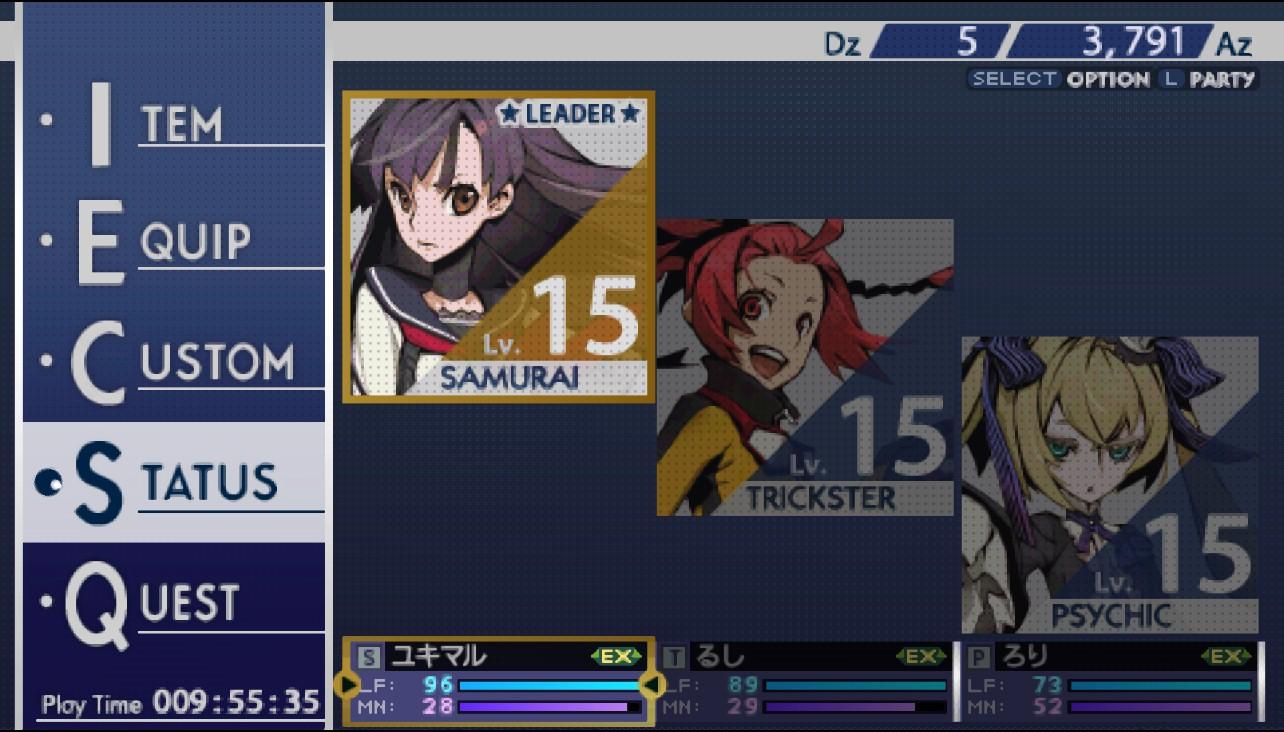Select ユキマル's party status panel

point(498,682)
